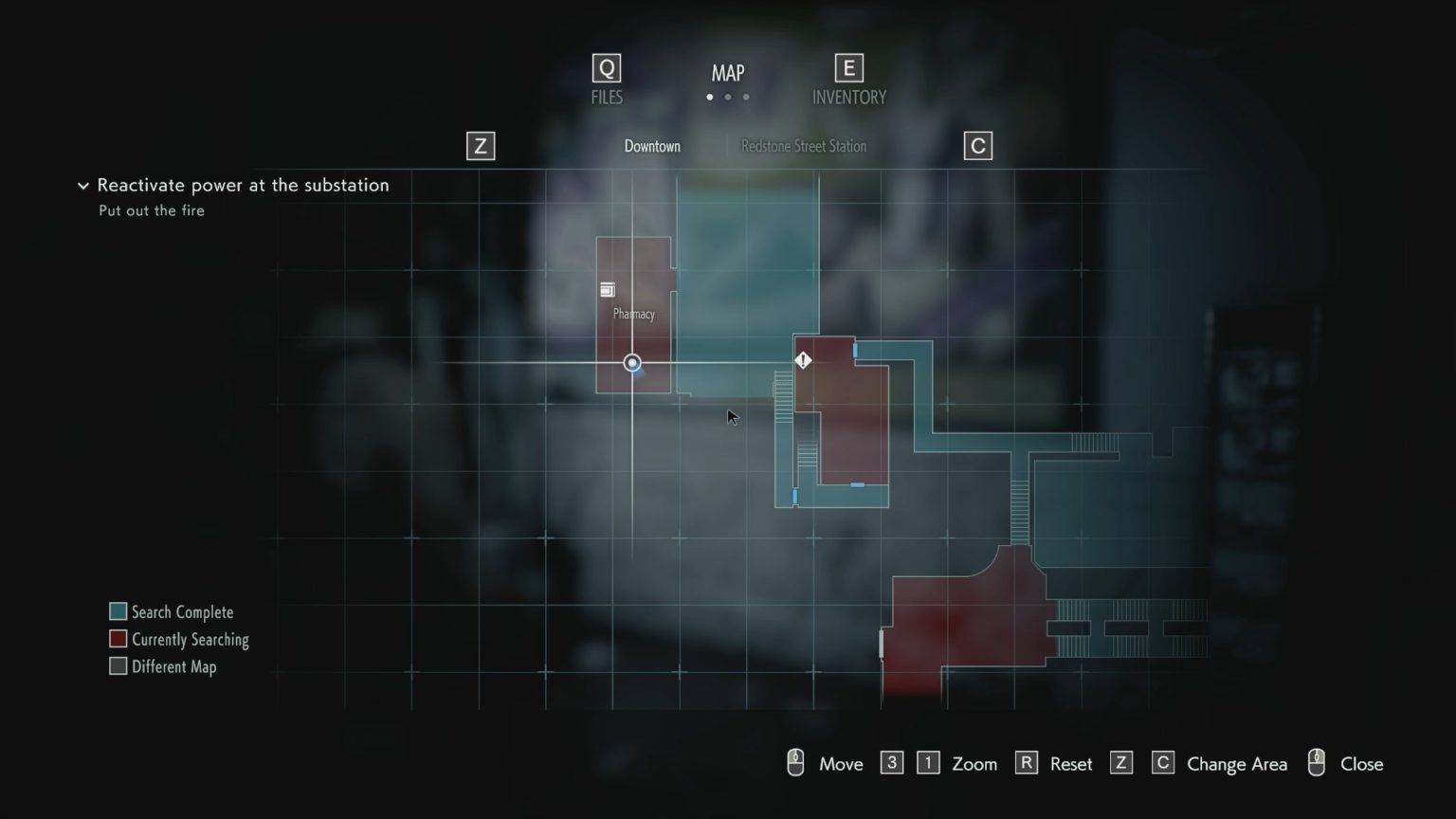
Task: Click the Currently Searching legend swatch
Action: [118, 638]
